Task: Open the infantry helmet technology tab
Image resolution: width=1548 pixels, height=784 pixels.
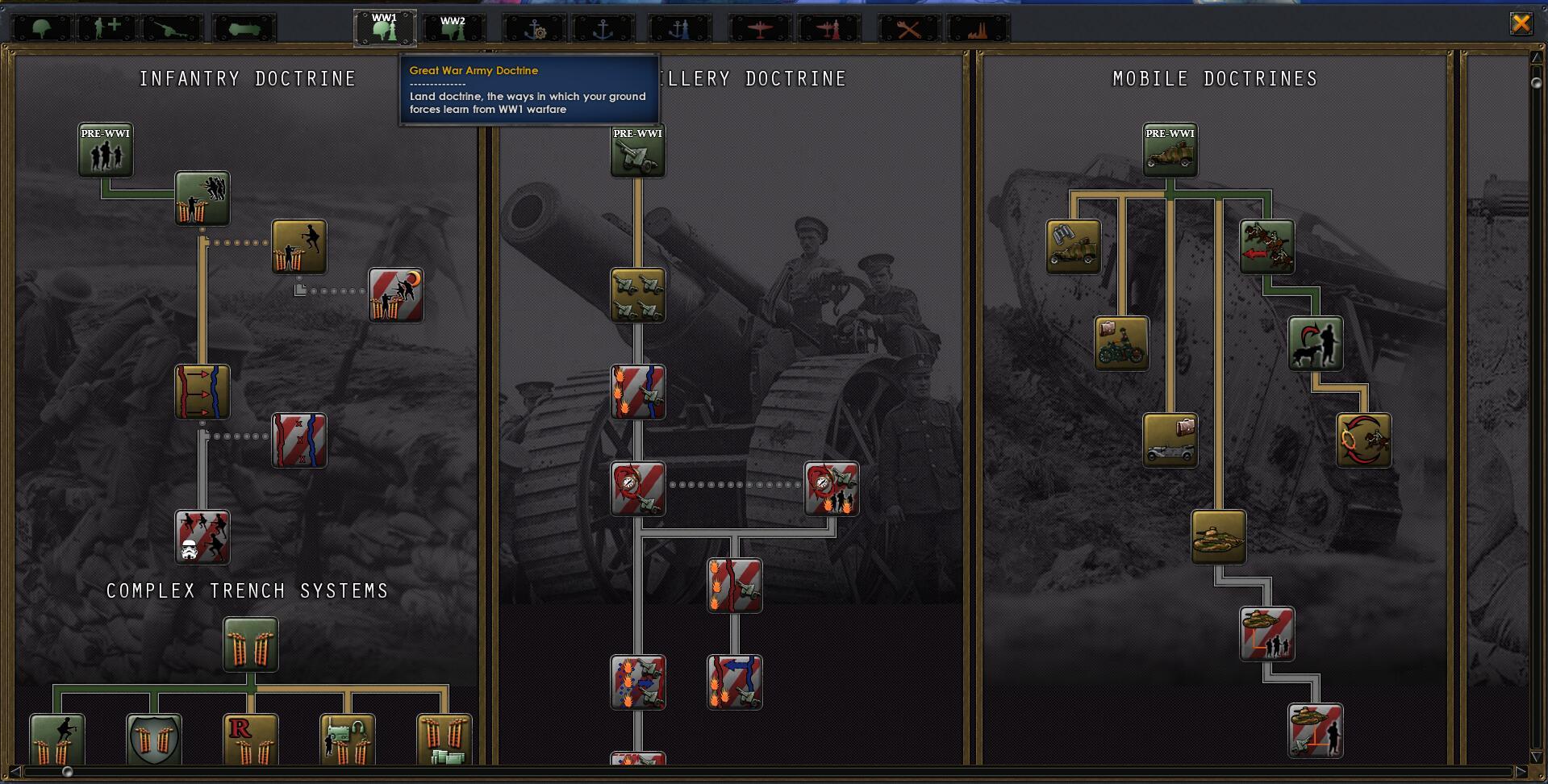Action: (42, 28)
